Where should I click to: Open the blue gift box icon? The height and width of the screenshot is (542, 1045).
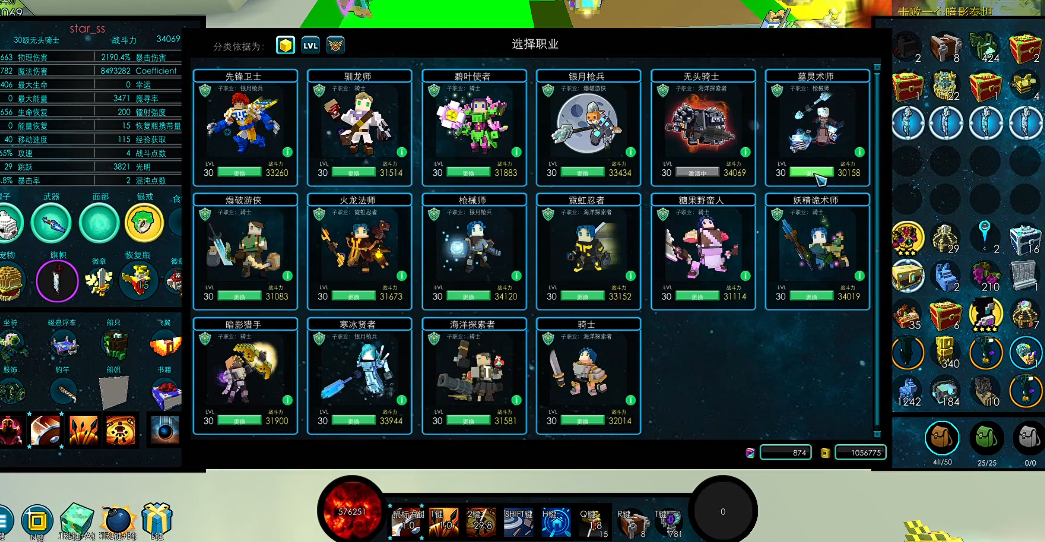click(154, 520)
